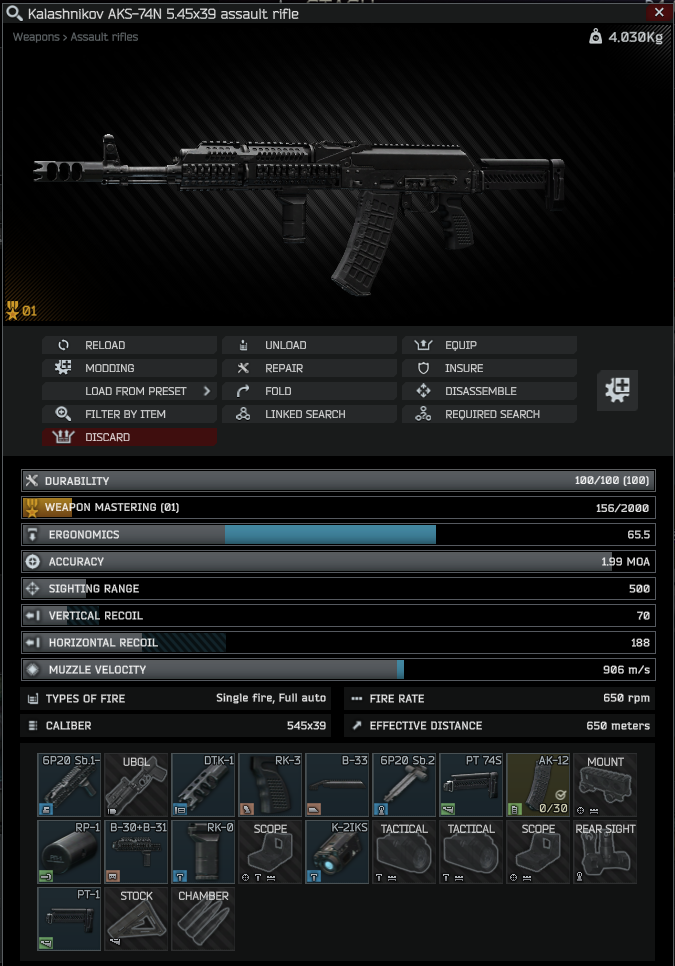Equip the rifle with EQUIP
This screenshot has width=675, height=966.
(x=489, y=345)
